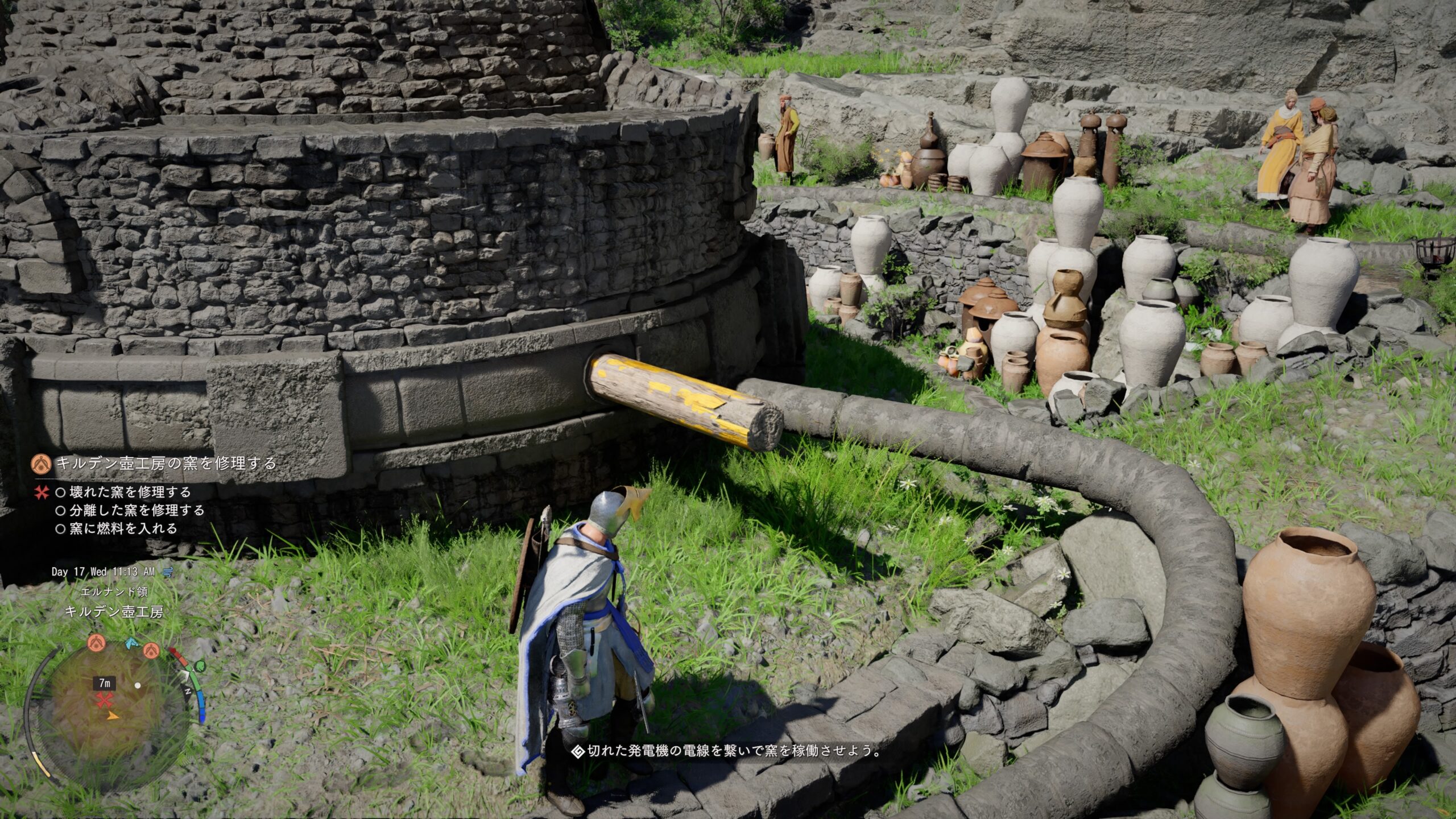Select the 壊れた窯を修理する objective

(130, 492)
